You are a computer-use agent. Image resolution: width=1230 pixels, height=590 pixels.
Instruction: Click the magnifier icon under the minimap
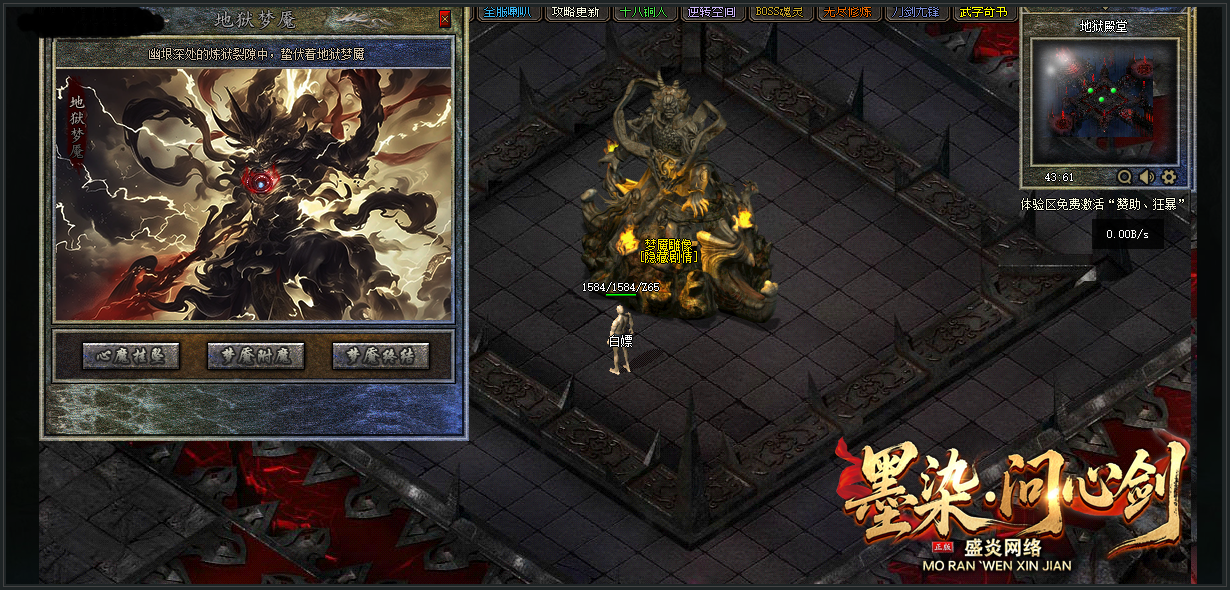[1125, 177]
